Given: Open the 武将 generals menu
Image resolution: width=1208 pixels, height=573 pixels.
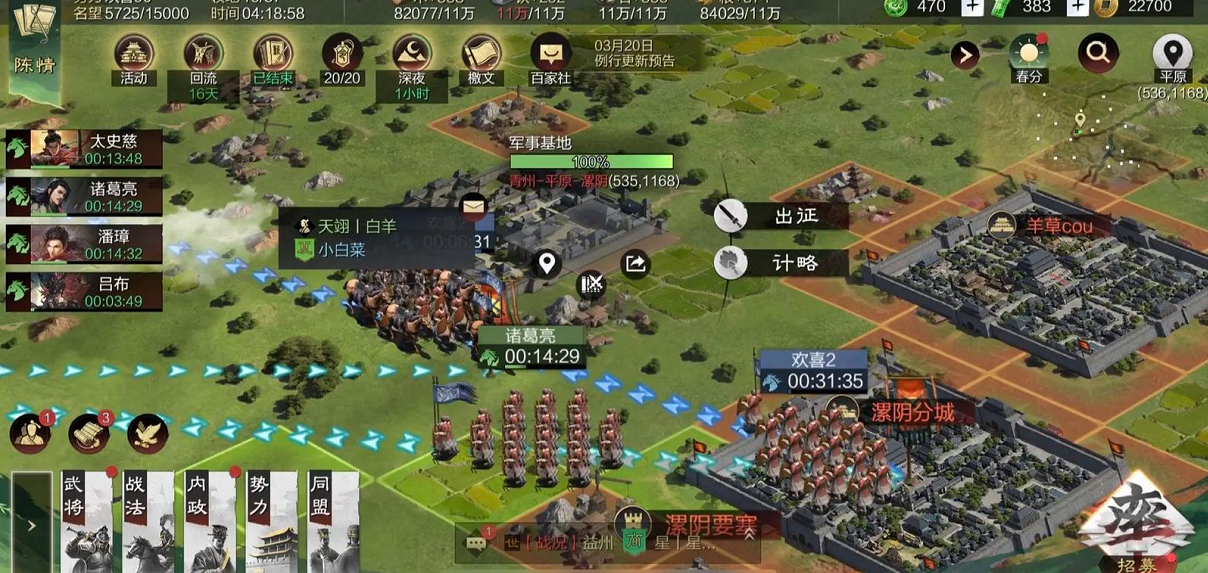Looking at the screenshot, I should pyautogui.click(x=86, y=520).
